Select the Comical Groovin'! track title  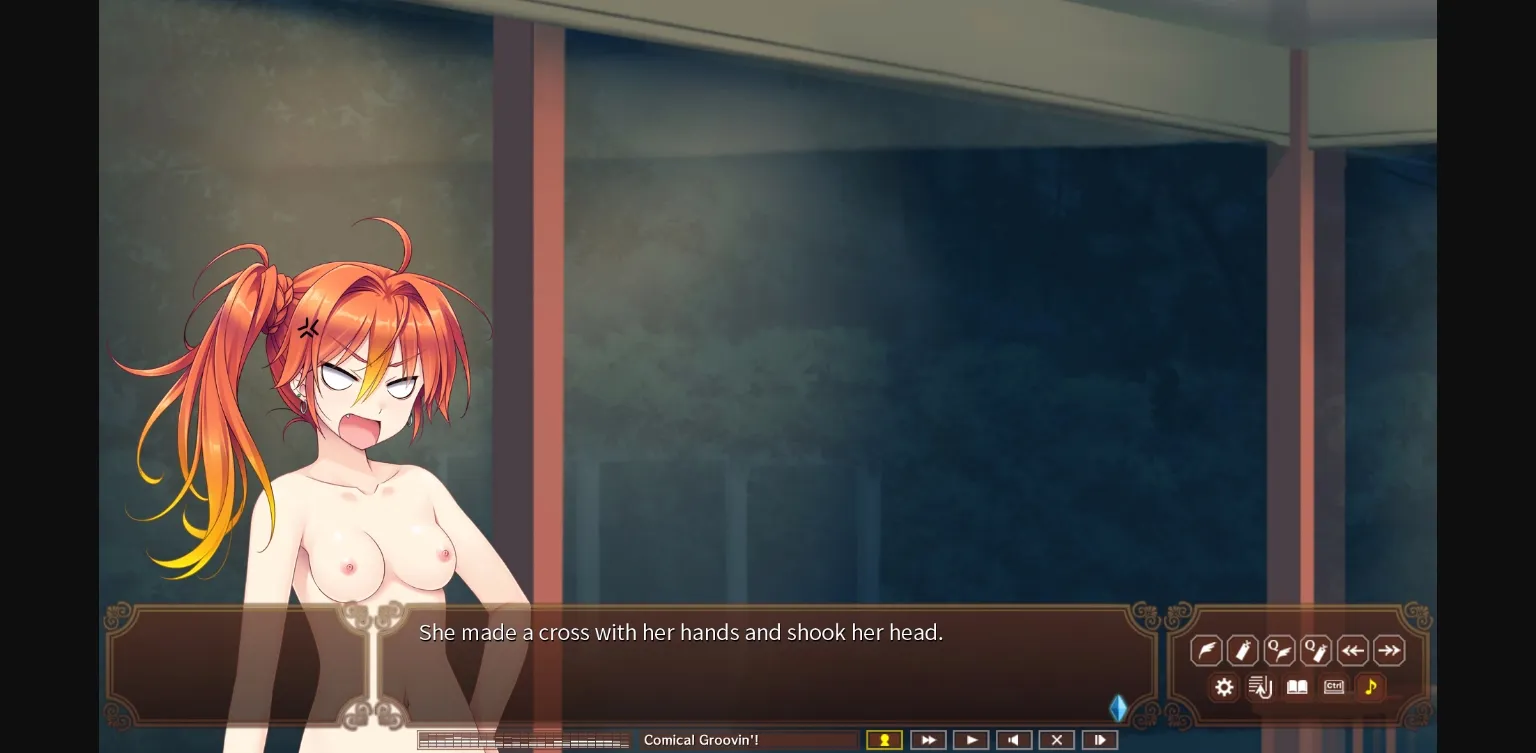[702, 740]
